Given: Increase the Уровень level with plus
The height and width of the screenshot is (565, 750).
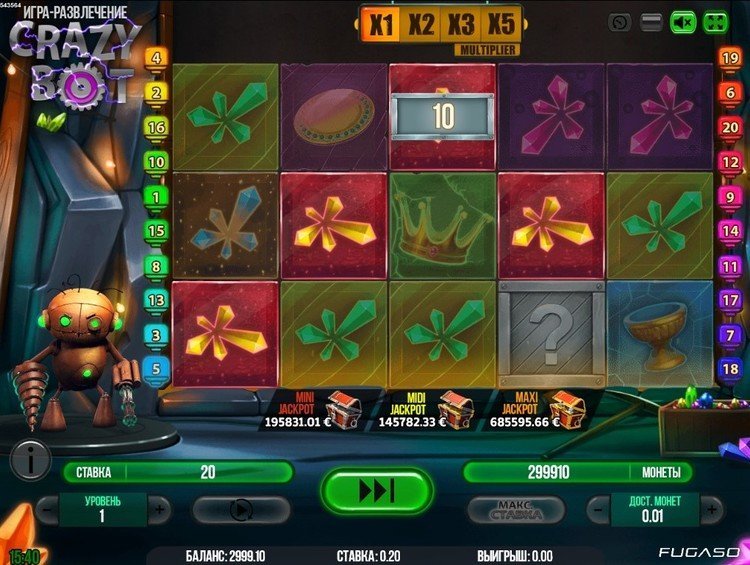Looking at the screenshot, I should [159, 508].
